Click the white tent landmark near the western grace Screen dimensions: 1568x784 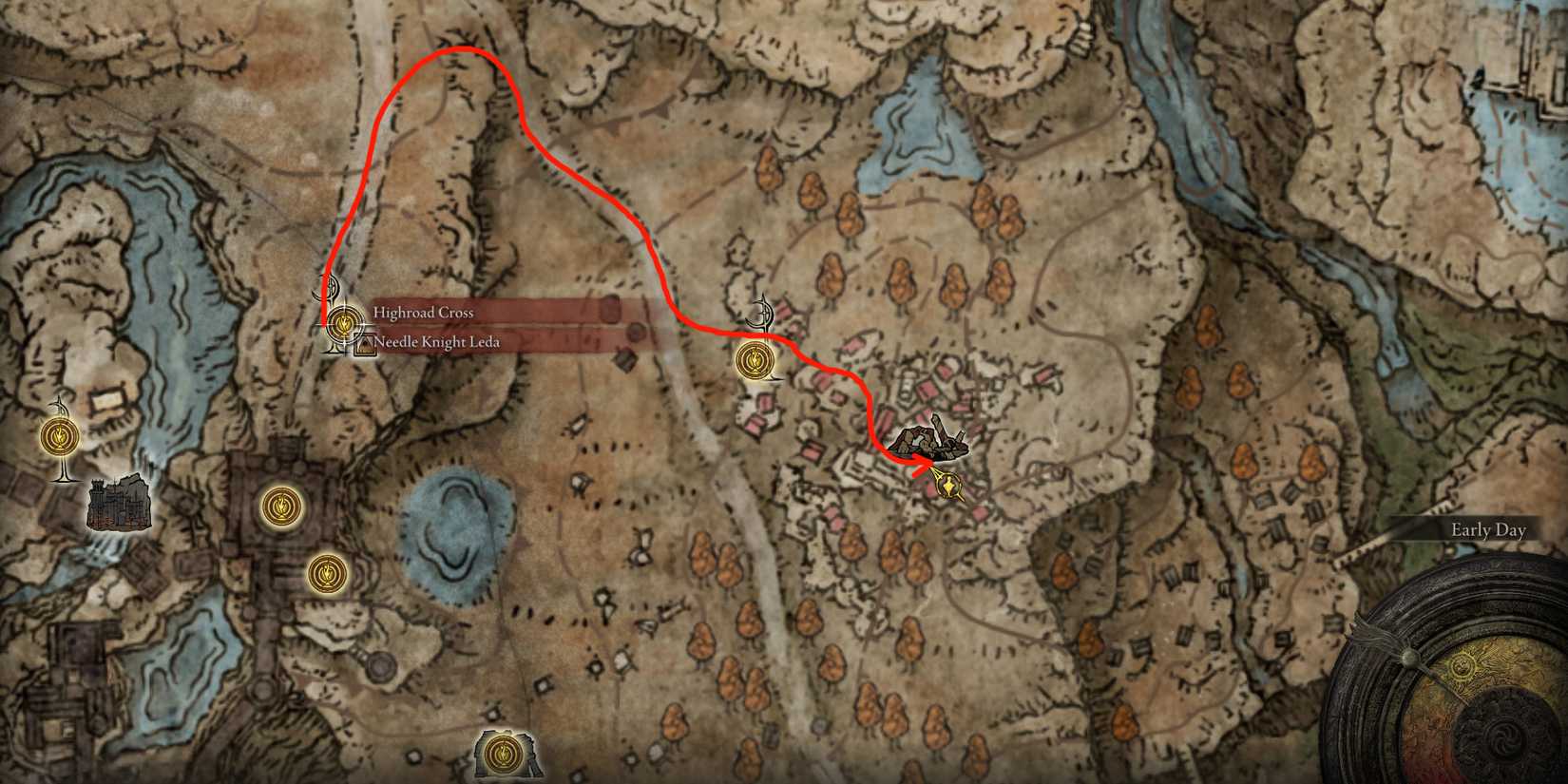click(x=107, y=402)
